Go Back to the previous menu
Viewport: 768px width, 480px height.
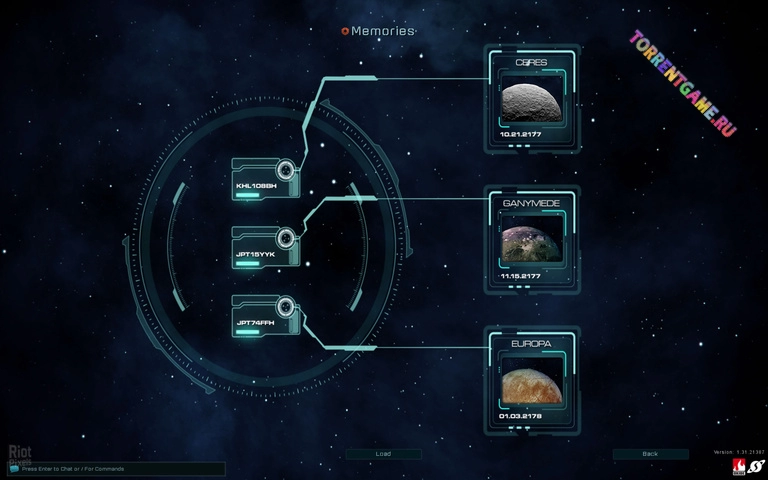click(650, 454)
